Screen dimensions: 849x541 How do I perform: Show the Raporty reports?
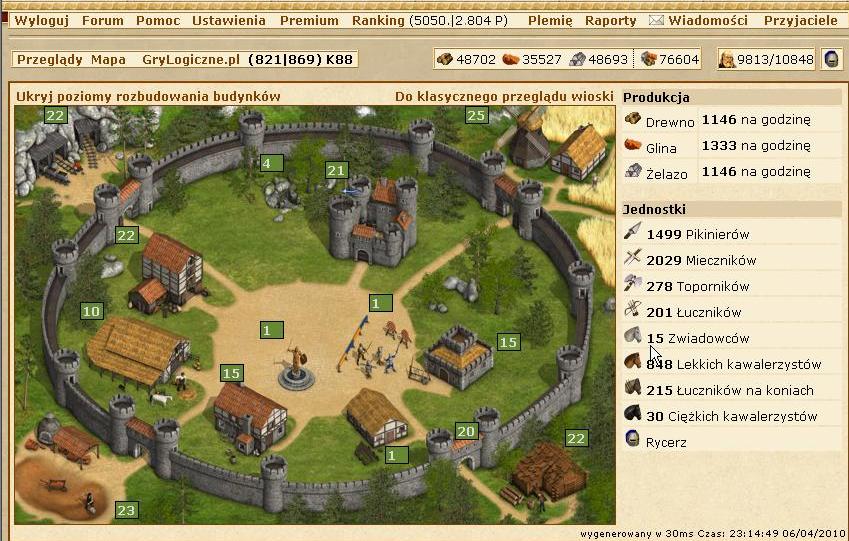click(611, 20)
